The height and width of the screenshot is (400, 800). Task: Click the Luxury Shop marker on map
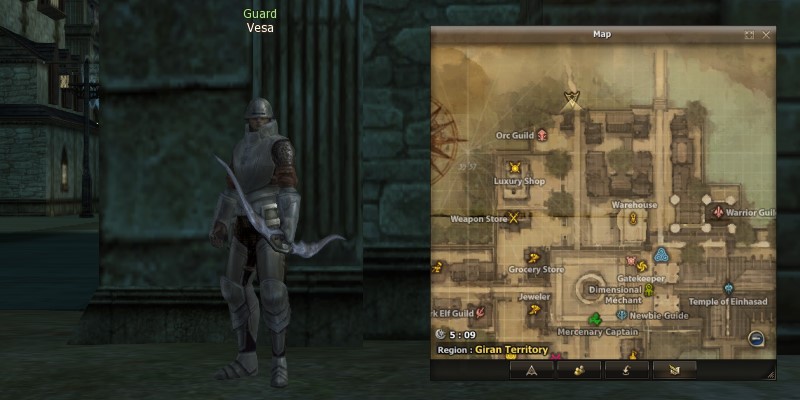point(515,168)
